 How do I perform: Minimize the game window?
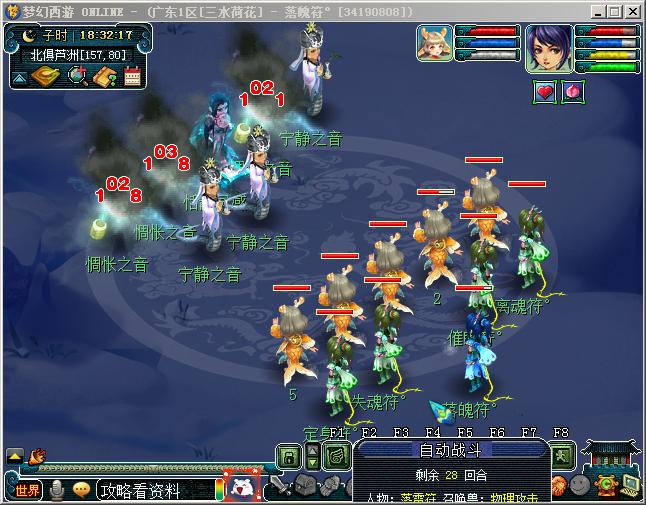[597, 11]
